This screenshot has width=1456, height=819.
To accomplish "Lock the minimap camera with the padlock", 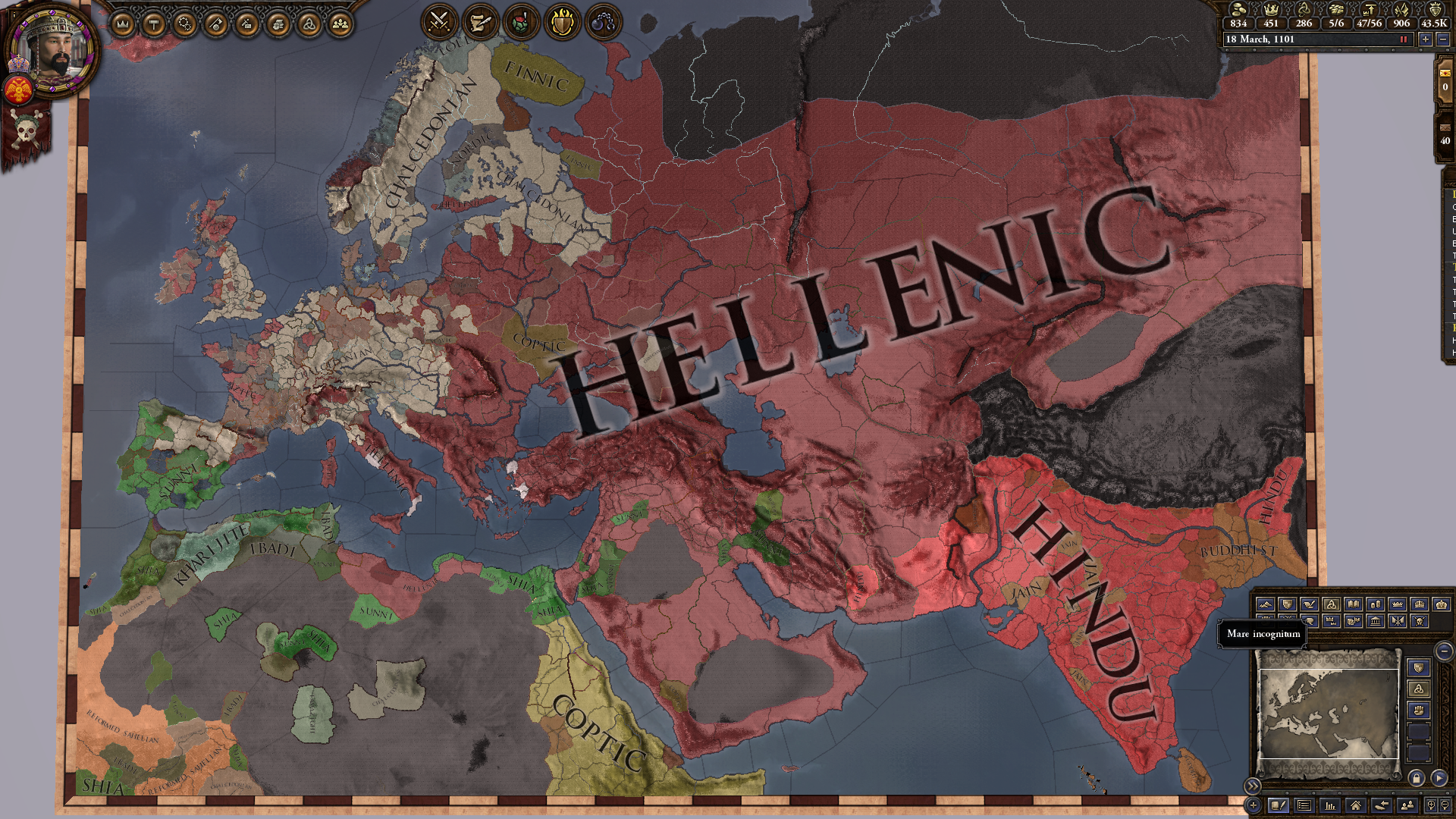I will click(1417, 778).
